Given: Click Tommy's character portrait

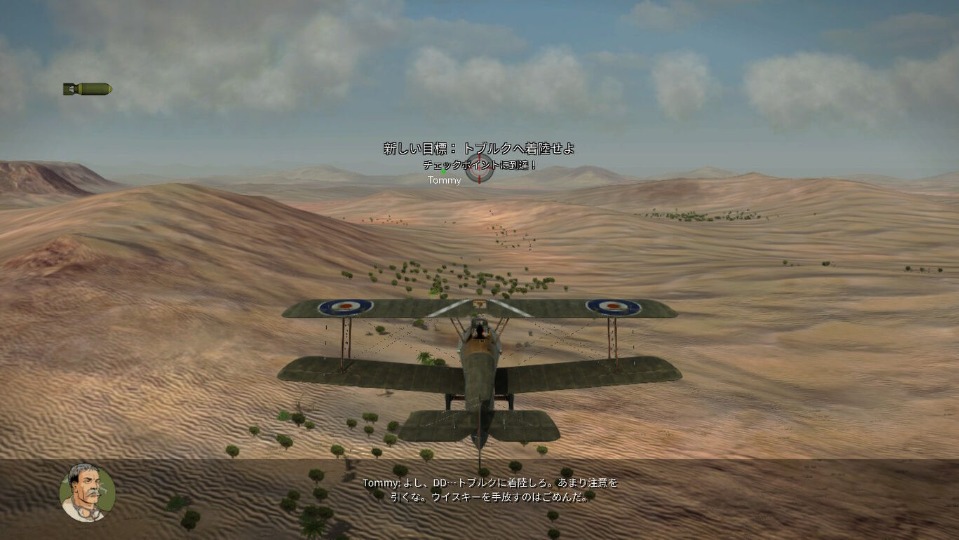Looking at the screenshot, I should 87,492.
